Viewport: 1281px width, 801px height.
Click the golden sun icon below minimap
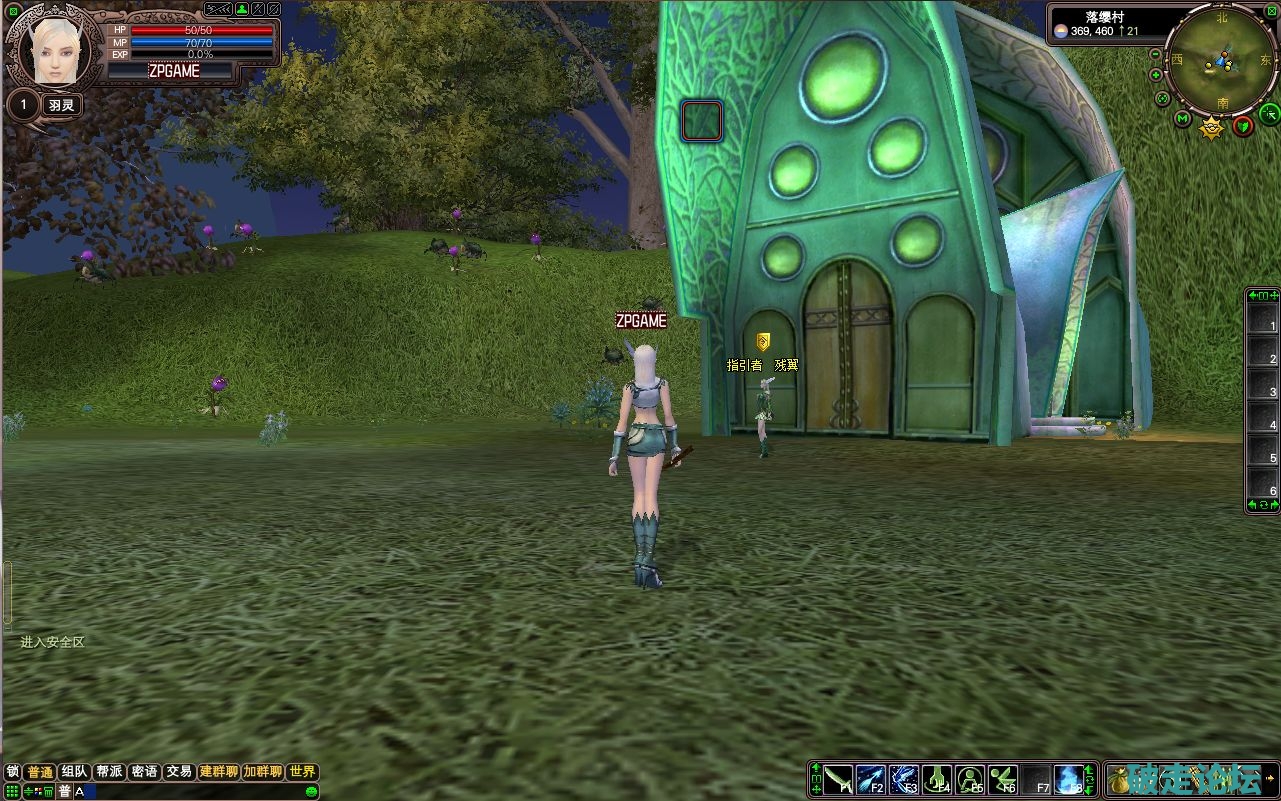pos(1212,127)
